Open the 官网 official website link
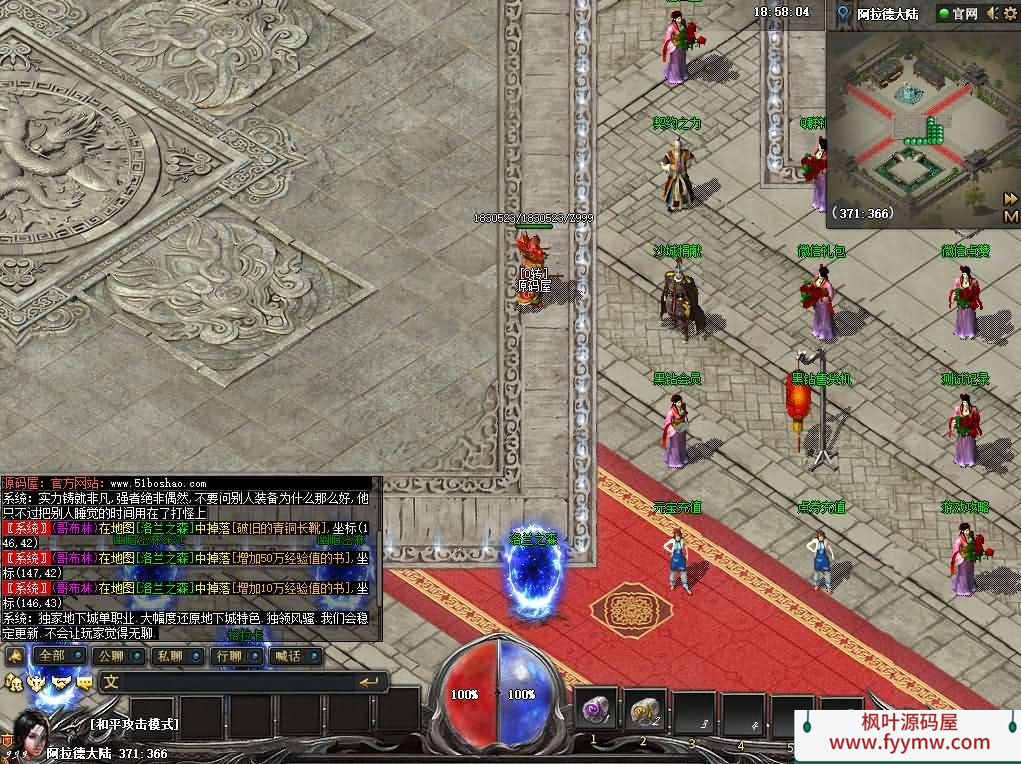Screen dimensions: 1021x764 [x=957, y=13]
